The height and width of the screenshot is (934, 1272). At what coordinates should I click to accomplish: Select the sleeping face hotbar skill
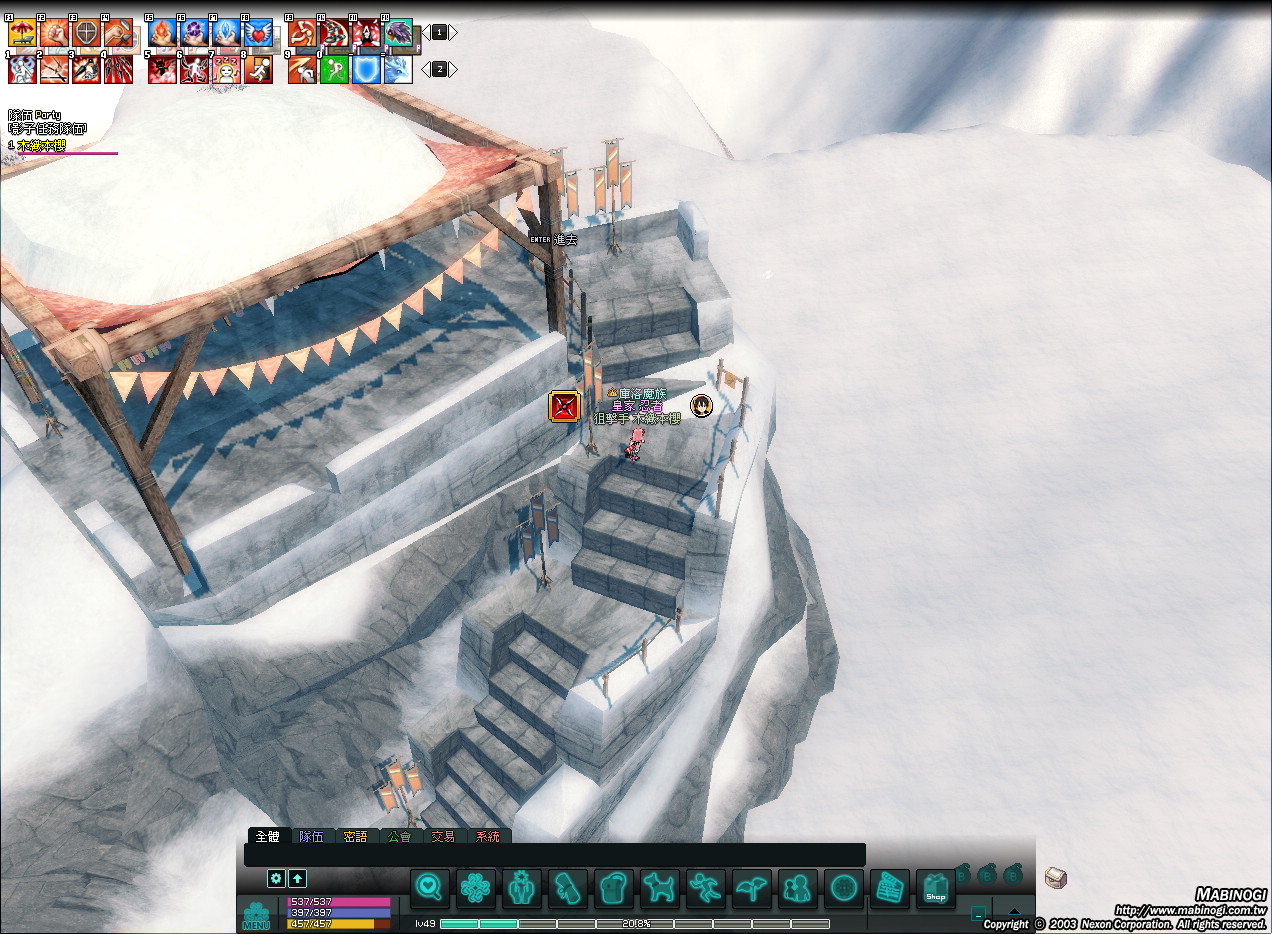point(226,70)
